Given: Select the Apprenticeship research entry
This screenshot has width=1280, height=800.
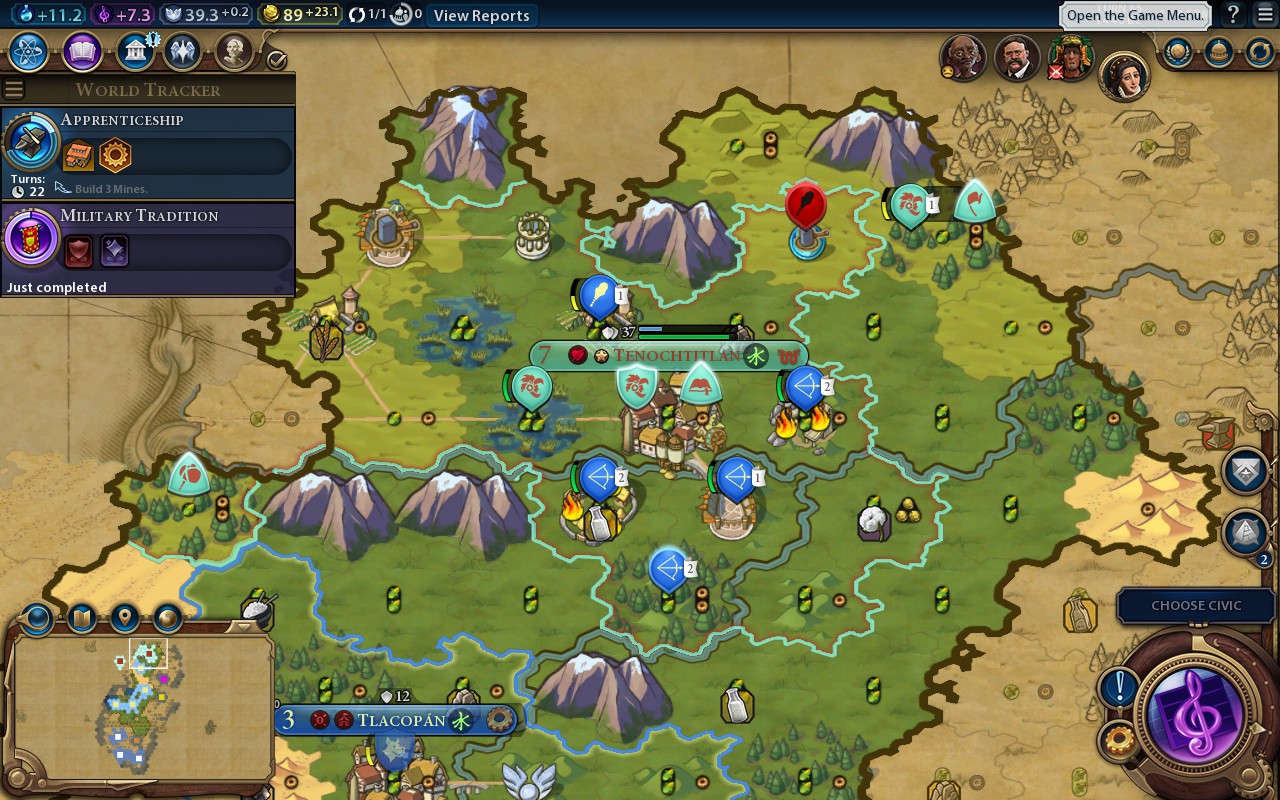Looking at the screenshot, I should [x=148, y=151].
